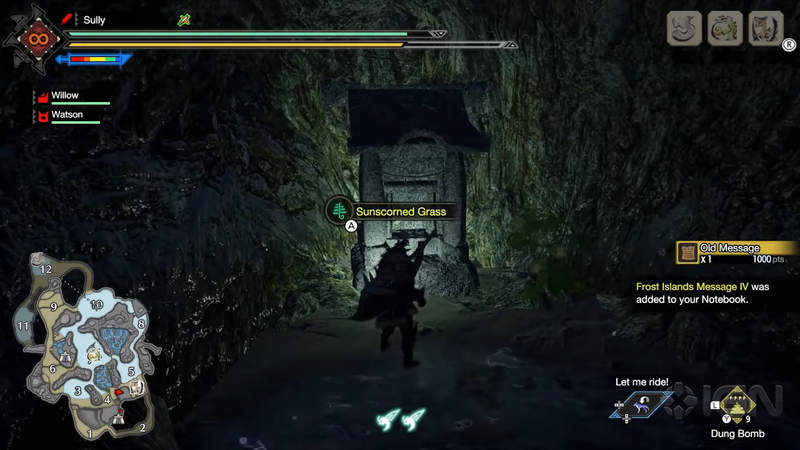This screenshot has width=800, height=450.
Task: Click the middle monster icon at top right
Action: tap(726, 27)
